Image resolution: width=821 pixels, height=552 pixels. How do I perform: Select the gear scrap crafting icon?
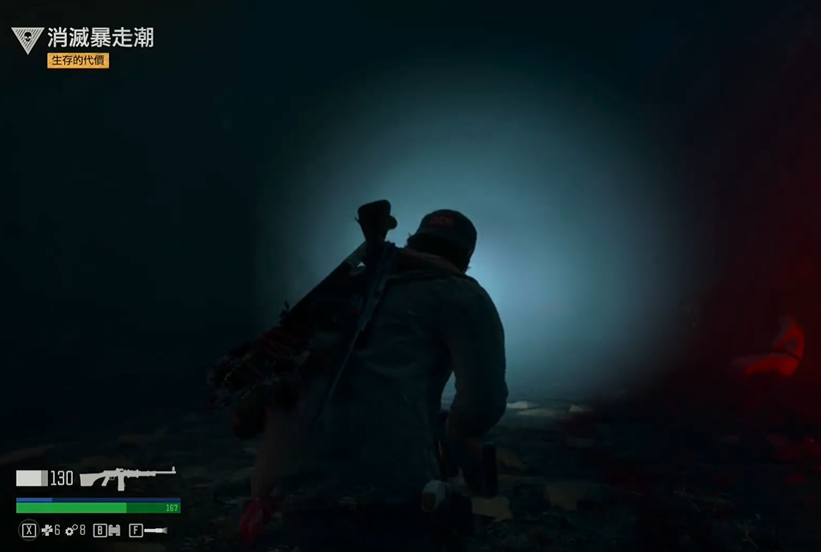click(x=71, y=530)
